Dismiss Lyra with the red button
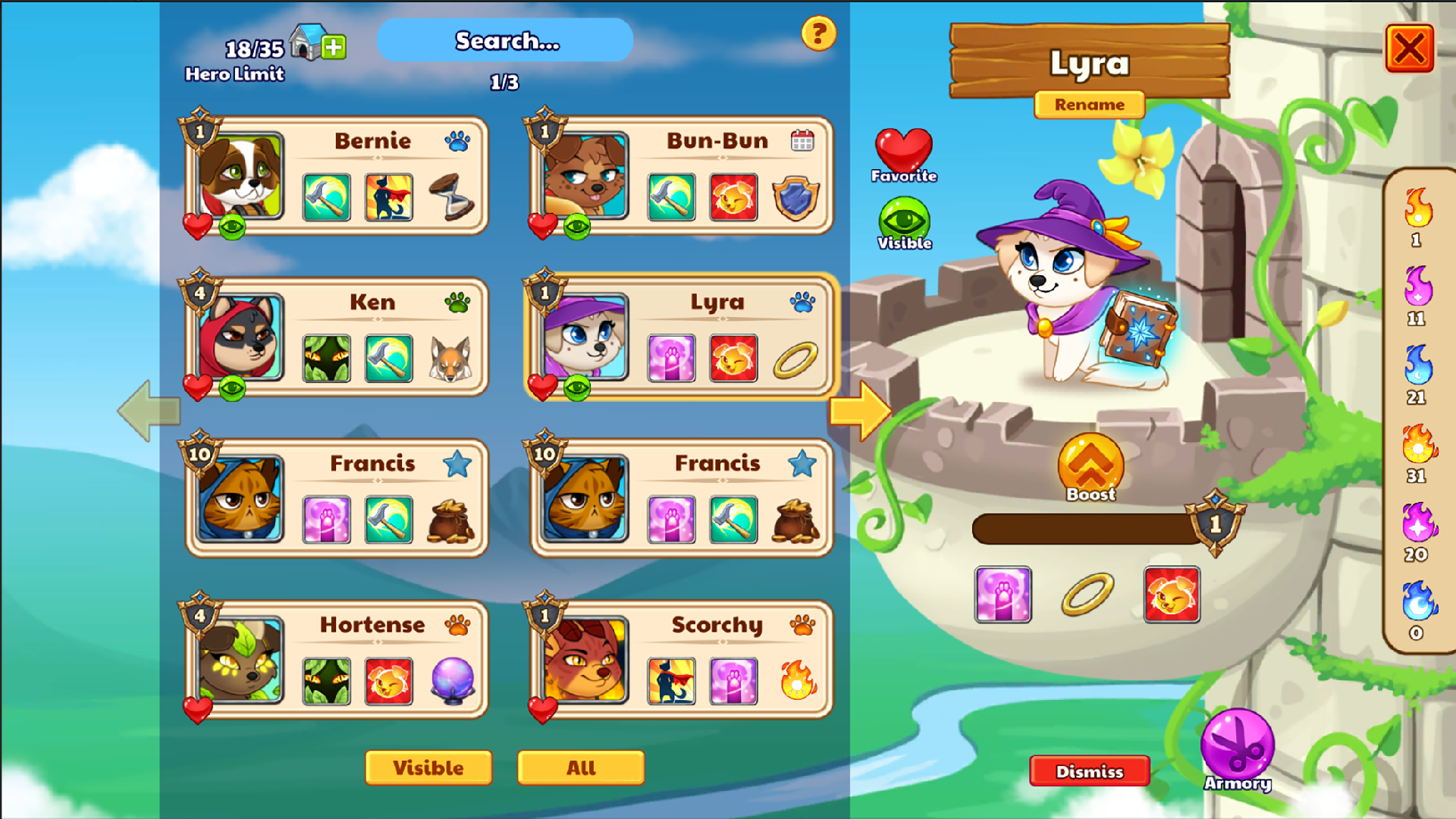This screenshot has width=1456, height=819. (1089, 771)
